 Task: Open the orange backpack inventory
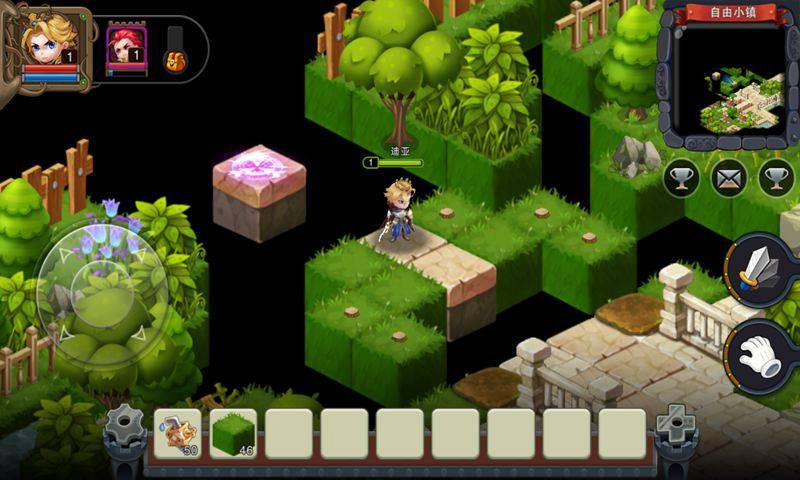(x=175, y=60)
